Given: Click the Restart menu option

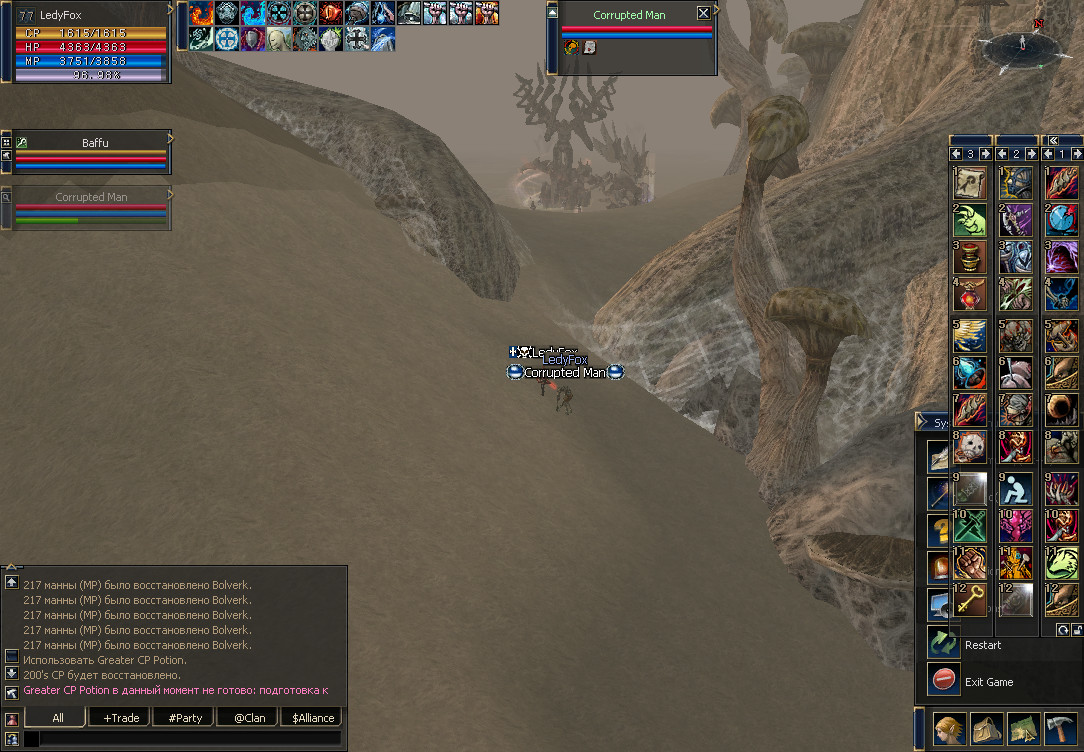Looking at the screenshot, I should pyautogui.click(x=982, y=645).
